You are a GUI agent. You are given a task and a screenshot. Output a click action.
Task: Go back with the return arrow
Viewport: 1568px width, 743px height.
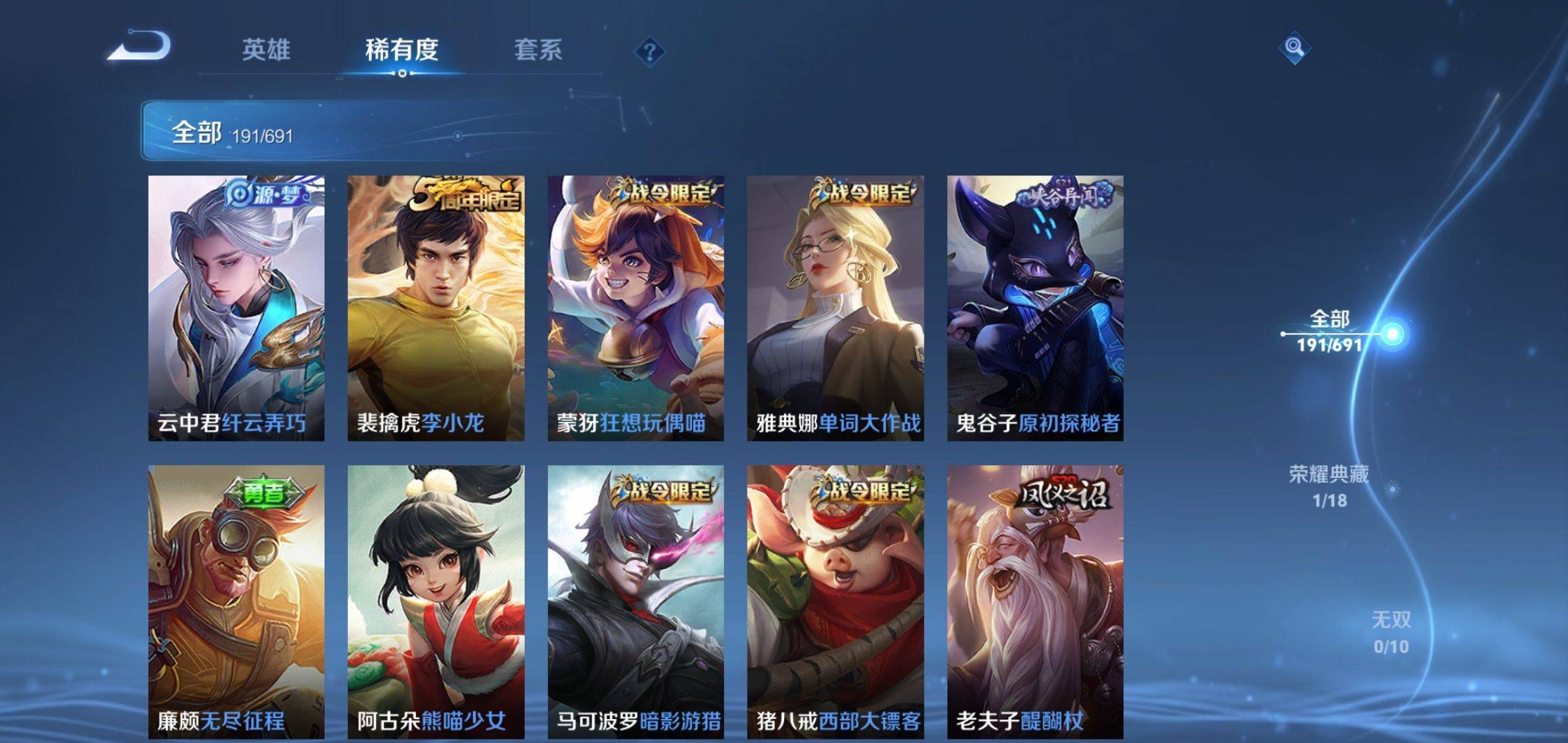tap(140, 47)
